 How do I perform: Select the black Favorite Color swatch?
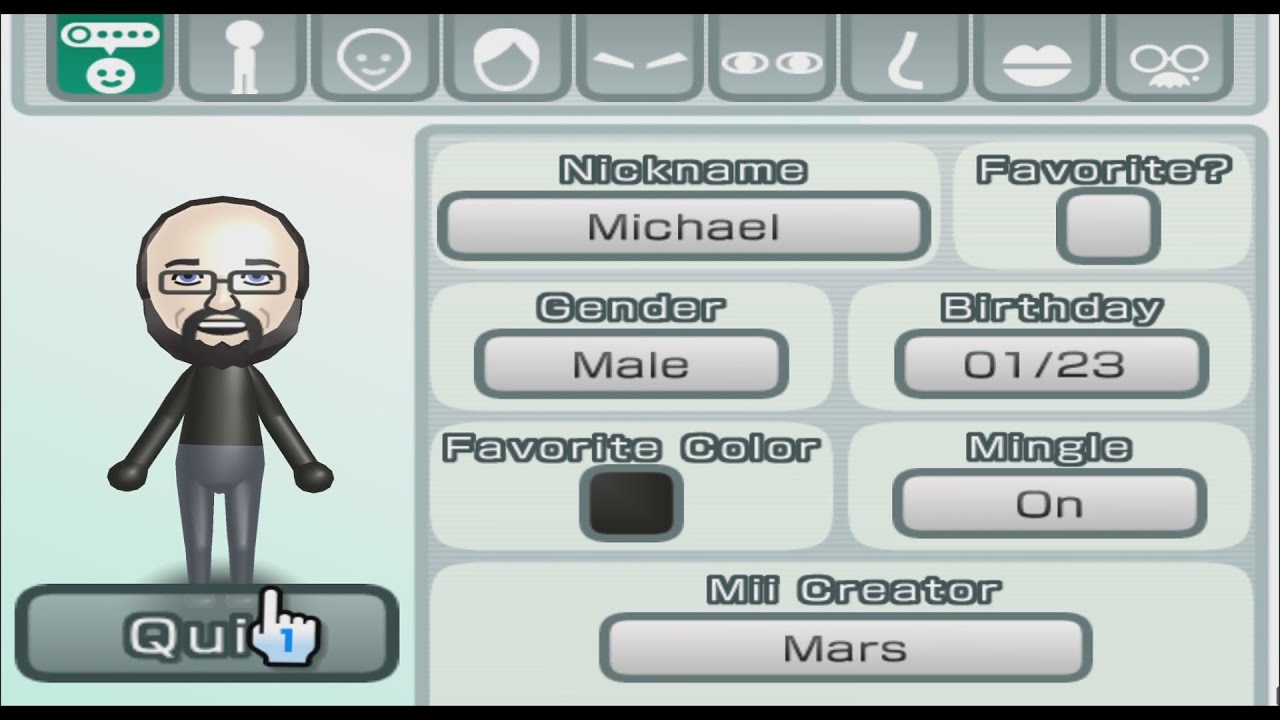[630, 502]
